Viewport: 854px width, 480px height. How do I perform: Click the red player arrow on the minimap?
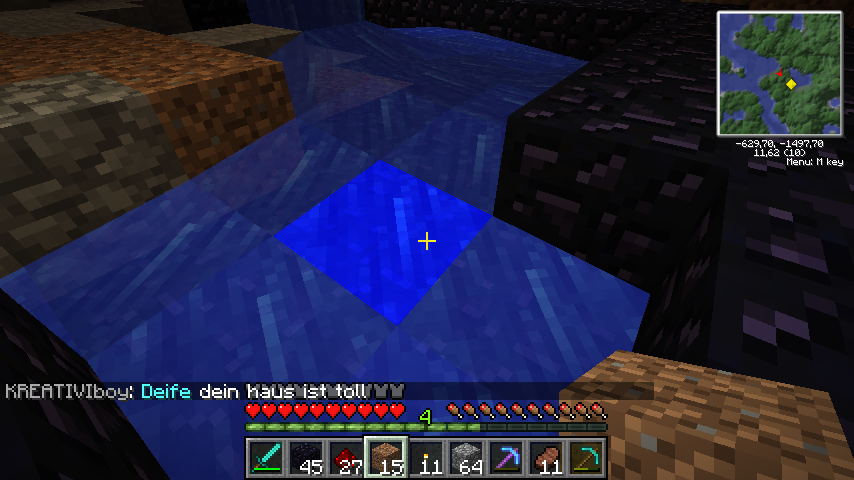[x=779, y=73]
